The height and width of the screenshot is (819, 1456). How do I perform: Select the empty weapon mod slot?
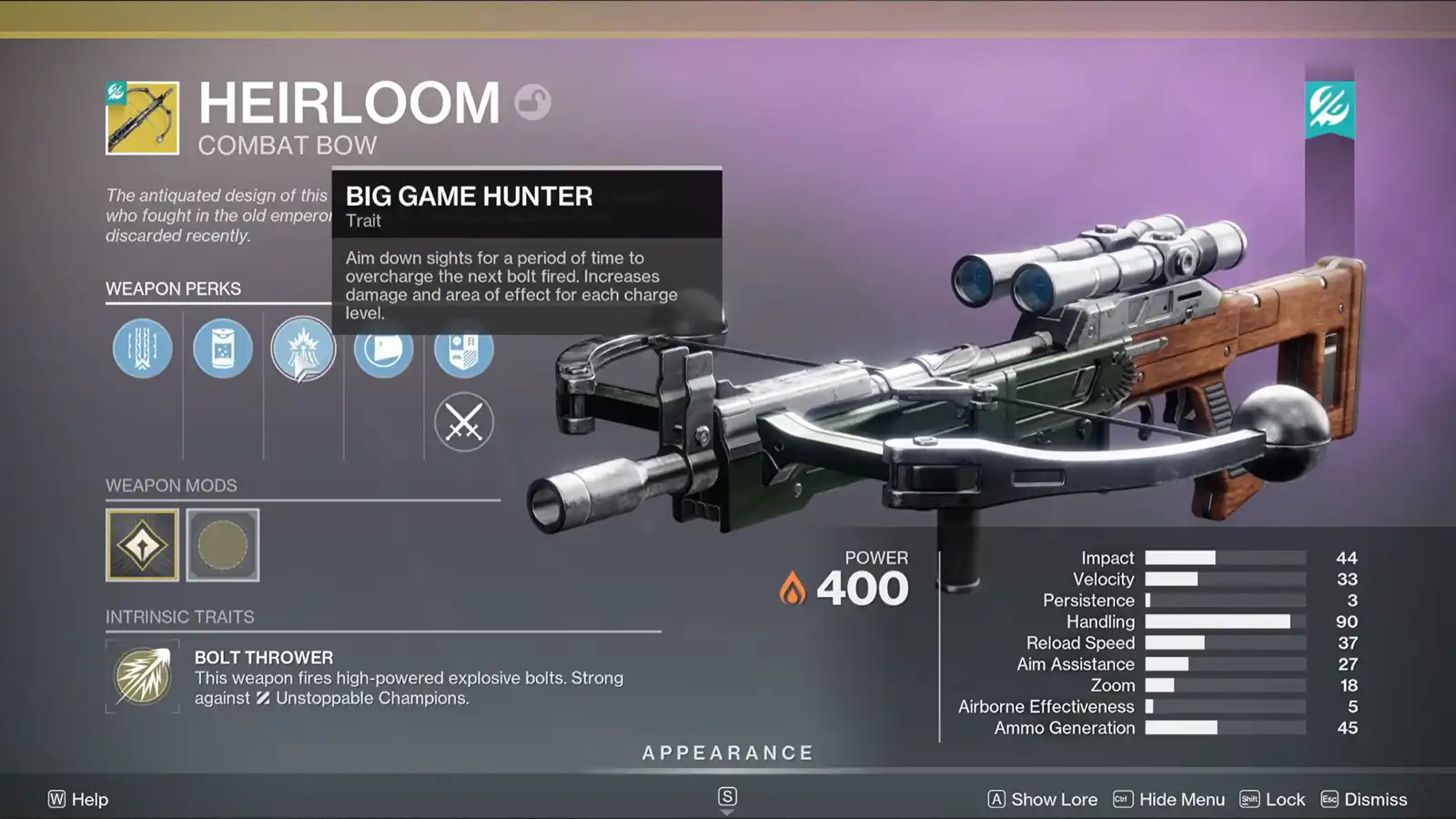coord(223,544)
